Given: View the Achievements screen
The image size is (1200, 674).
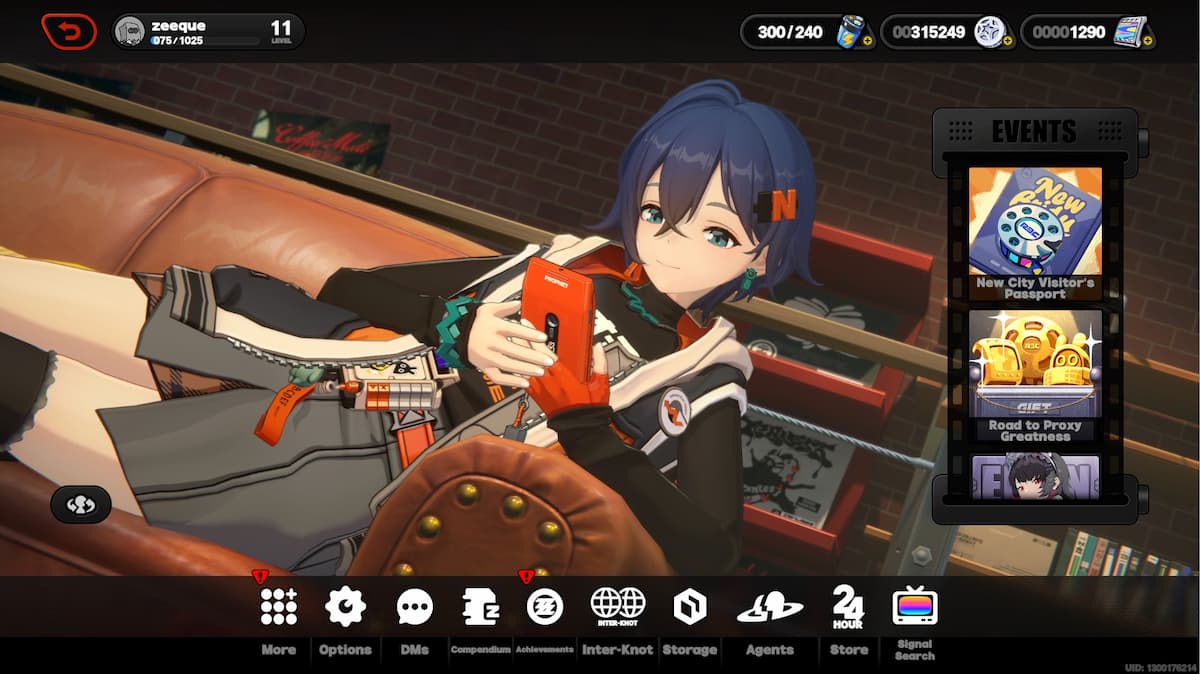Looking at the screenshot, I should click(545, 607).
